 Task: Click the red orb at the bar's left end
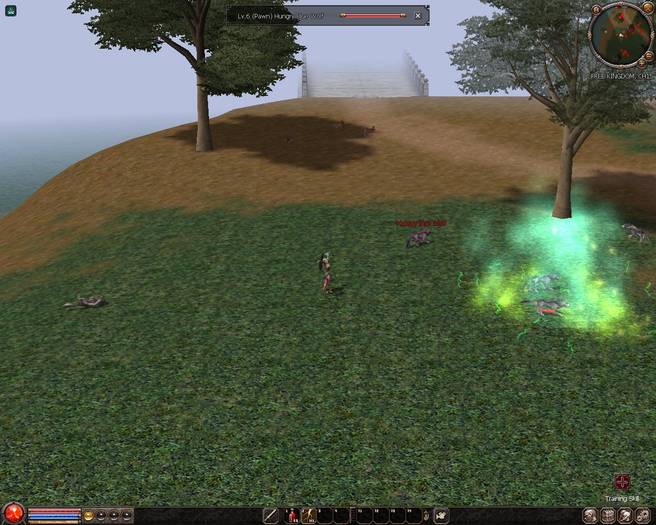click(x=12, y=515)
